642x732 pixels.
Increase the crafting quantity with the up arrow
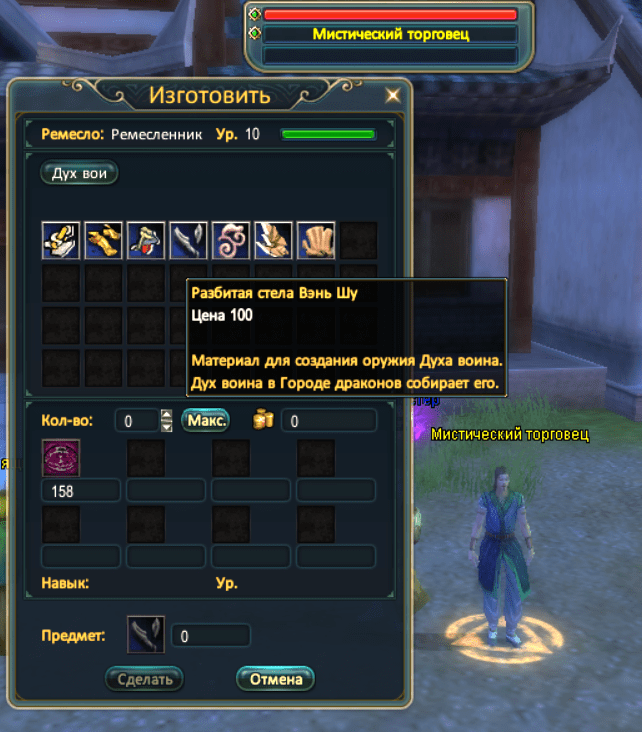[x=166, y=415]
